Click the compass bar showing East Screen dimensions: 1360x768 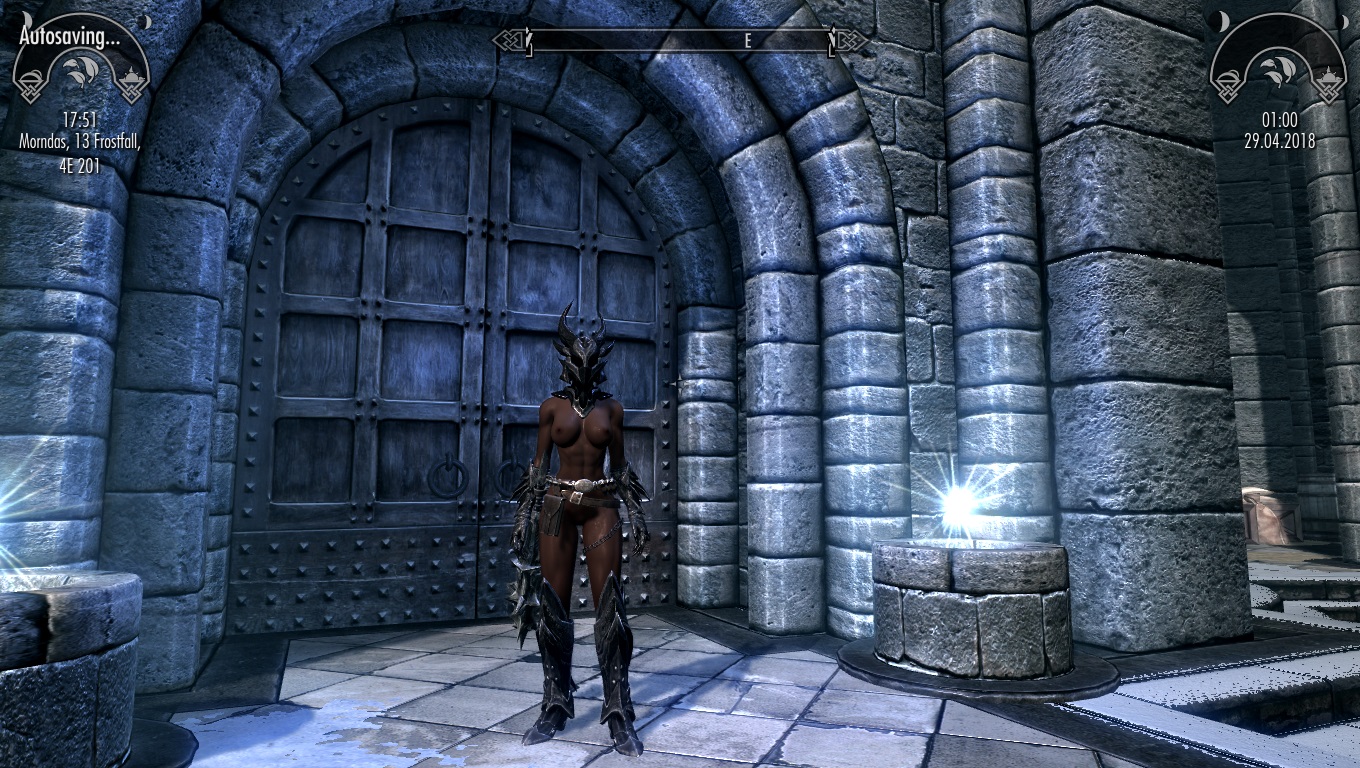click(681, 41)
